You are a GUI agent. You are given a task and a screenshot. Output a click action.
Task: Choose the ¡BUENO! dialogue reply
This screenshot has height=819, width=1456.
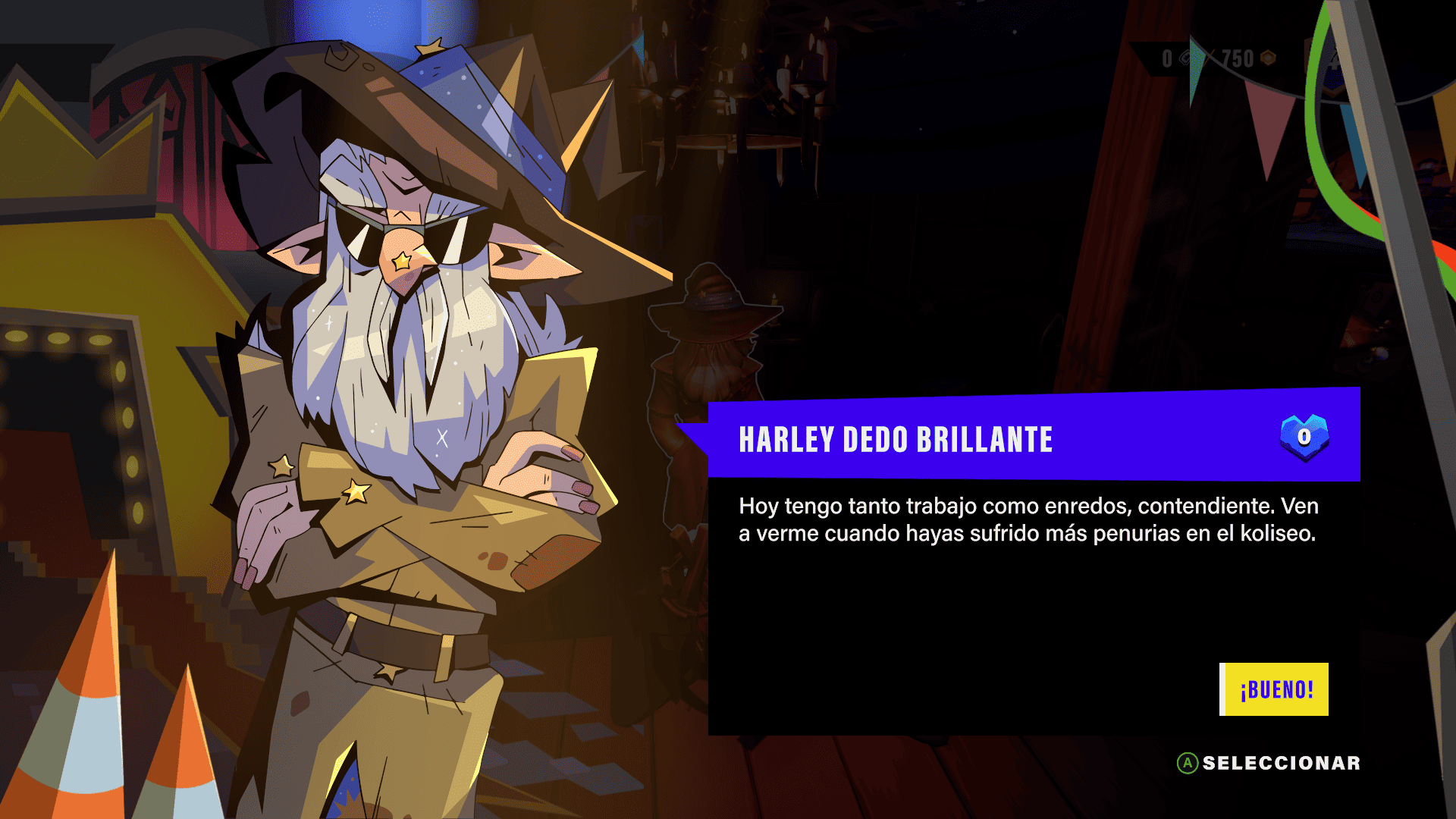tap(1275, 689)
